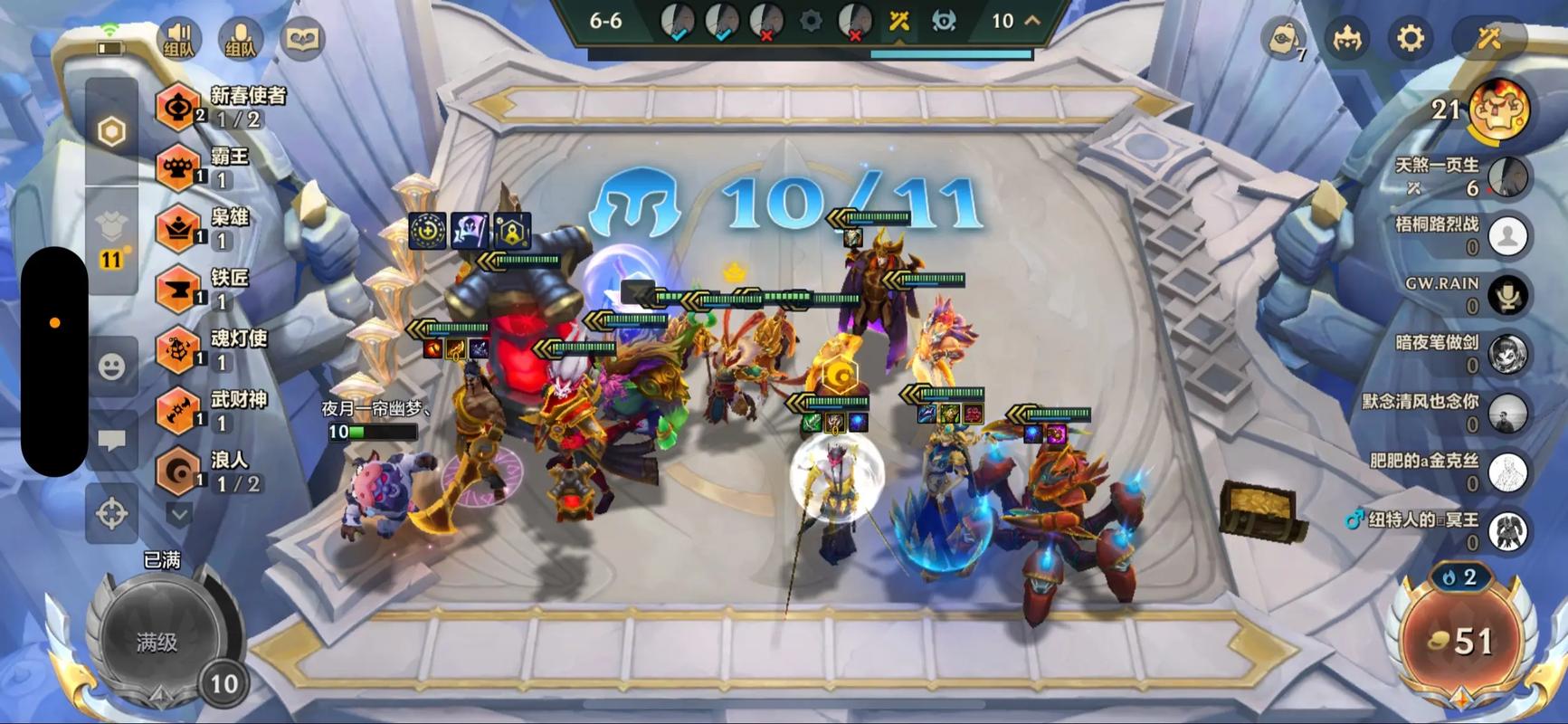Expand the stage tracker arrow beside 10

1031,21
